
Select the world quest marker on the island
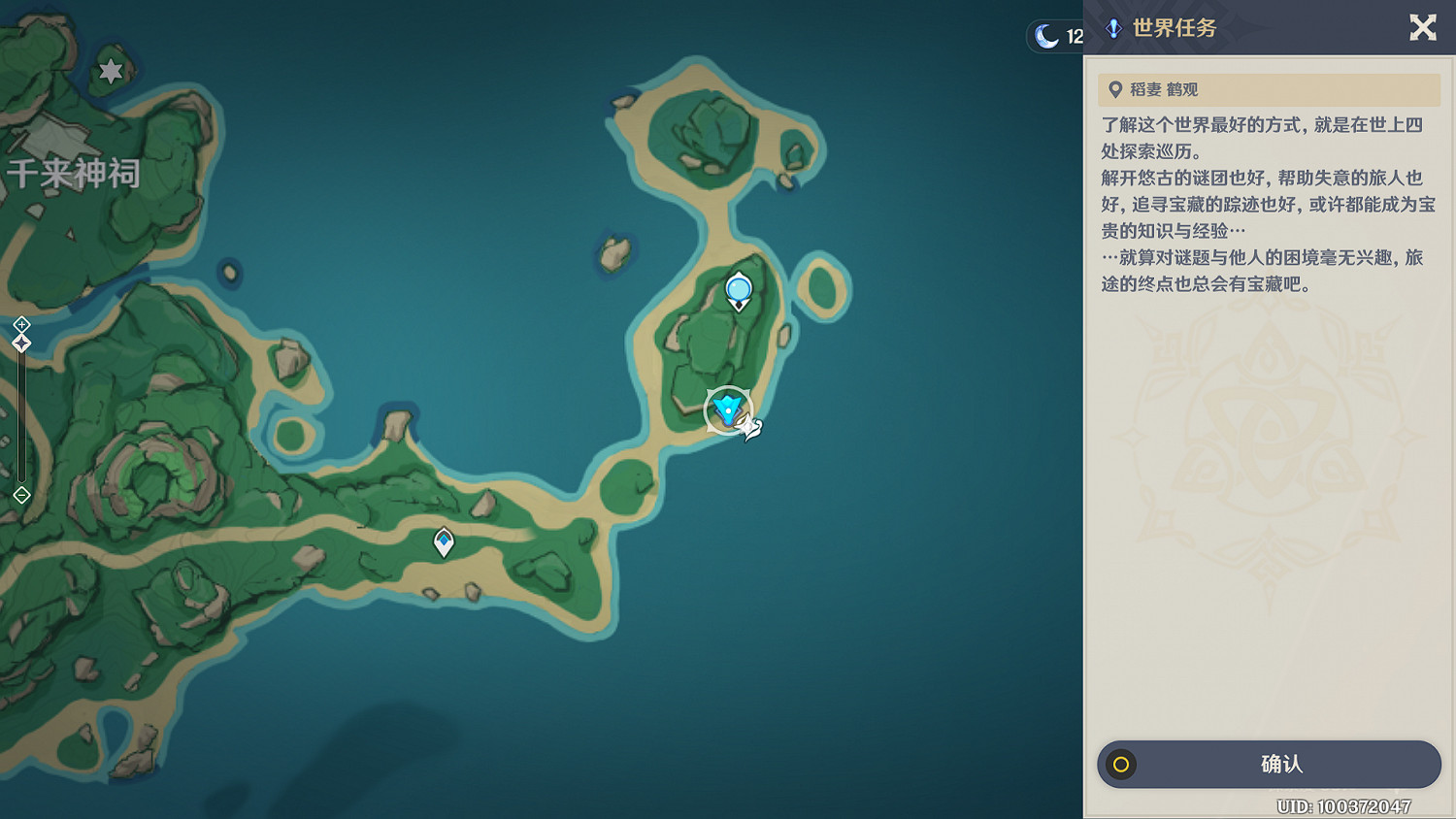[728, 409]
